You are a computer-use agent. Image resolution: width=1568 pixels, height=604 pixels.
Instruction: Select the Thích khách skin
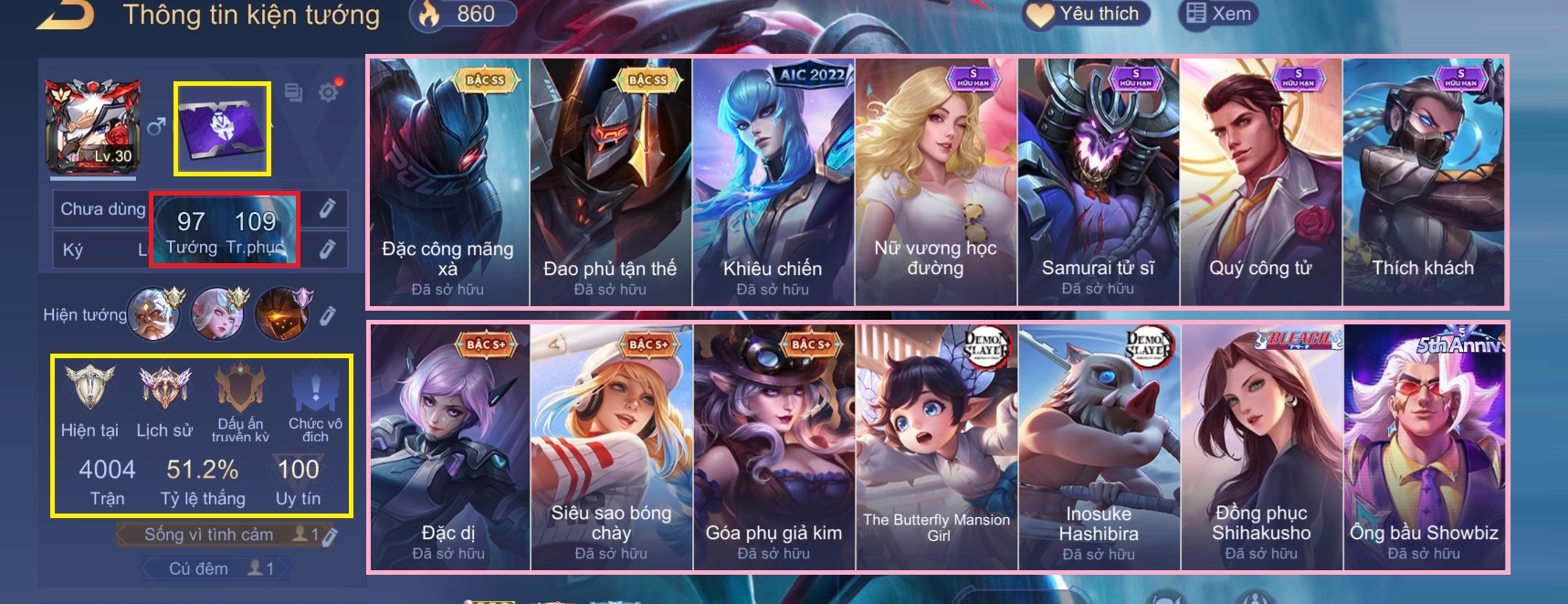1423,182
